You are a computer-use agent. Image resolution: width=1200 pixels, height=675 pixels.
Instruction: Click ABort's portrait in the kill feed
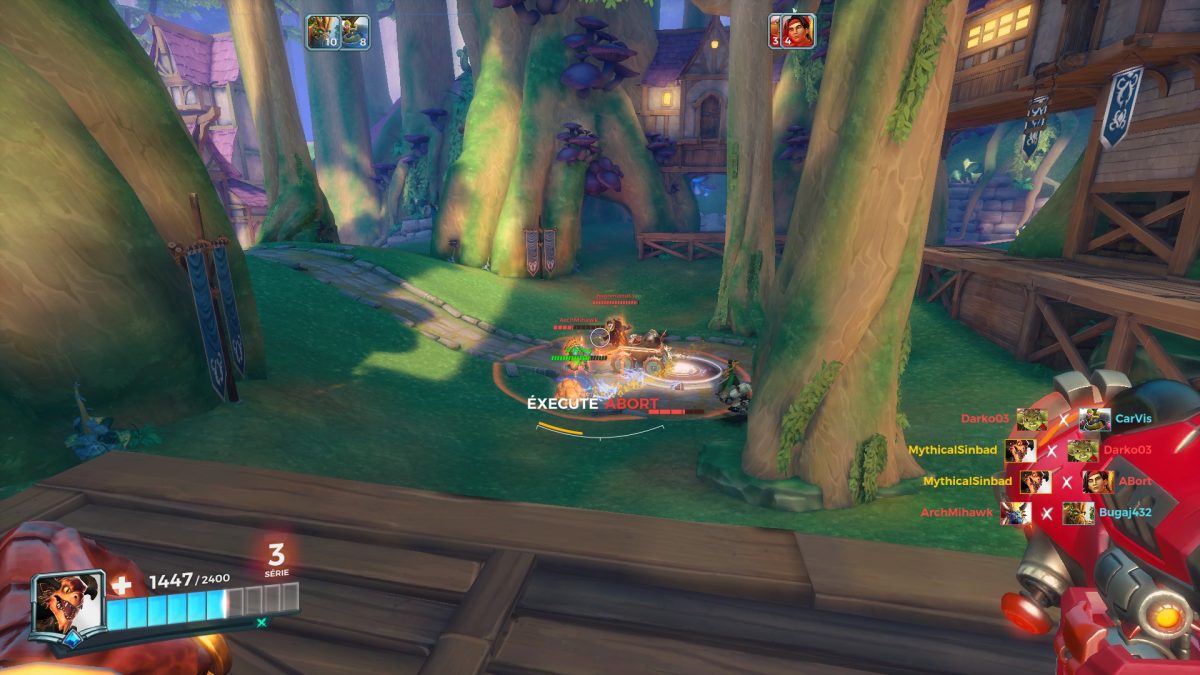click(1097, 482)
